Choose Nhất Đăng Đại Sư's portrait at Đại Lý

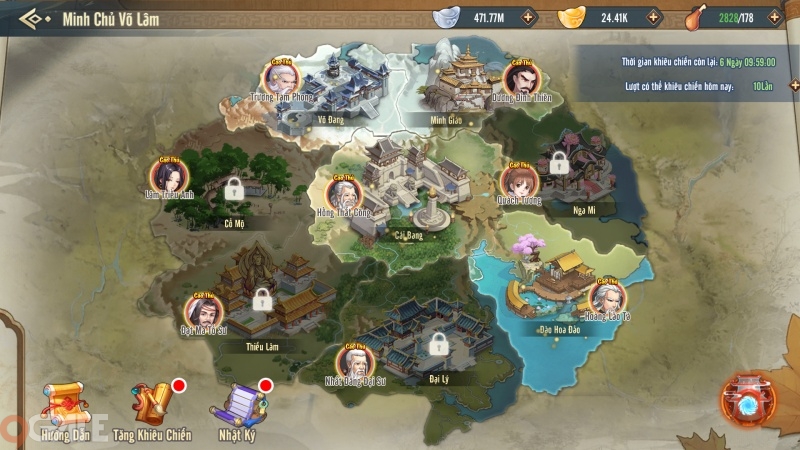pyautogui.click(x=353, y=362)
